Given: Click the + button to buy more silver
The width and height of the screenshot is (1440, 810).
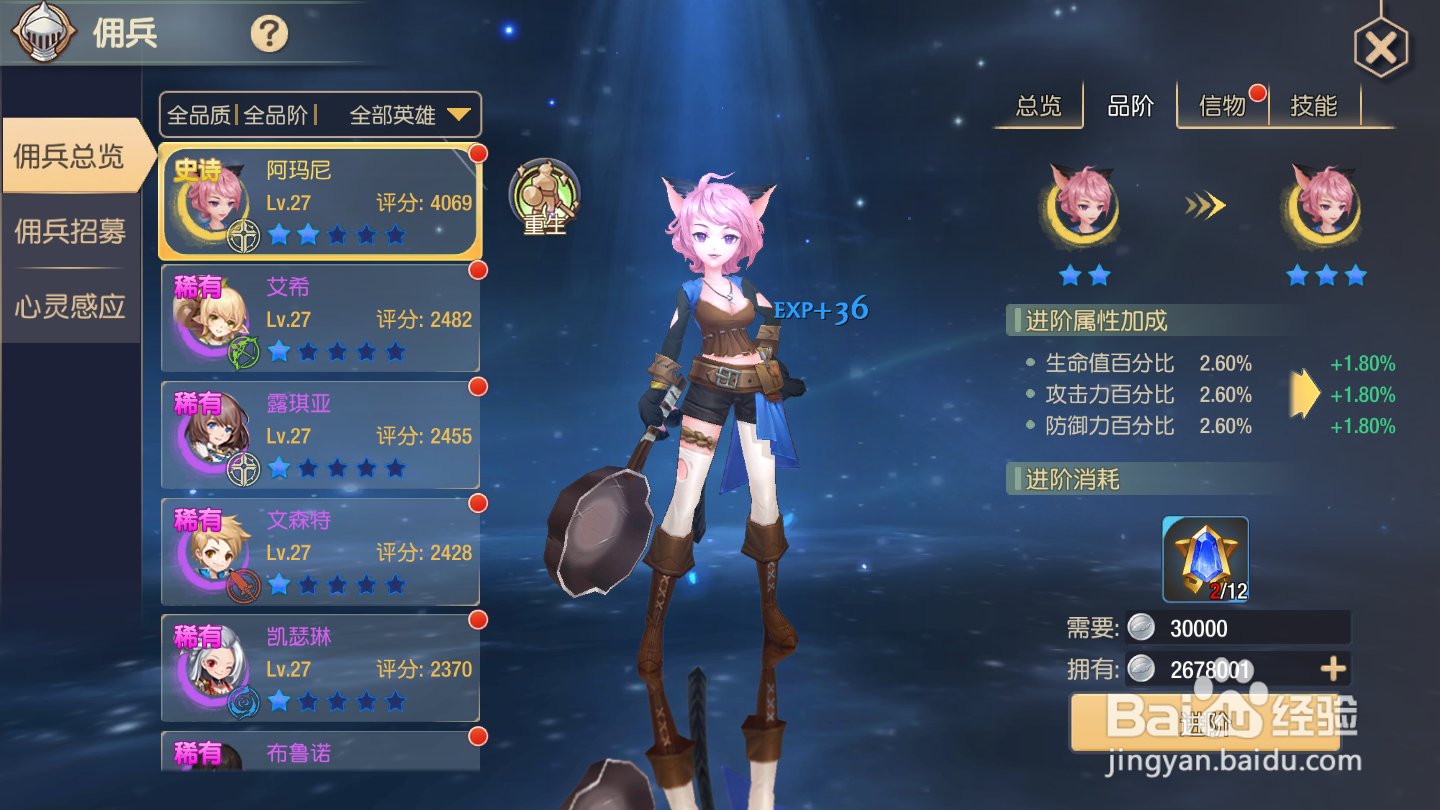Looking at the screenshot, I should [x=1333, y=668].
